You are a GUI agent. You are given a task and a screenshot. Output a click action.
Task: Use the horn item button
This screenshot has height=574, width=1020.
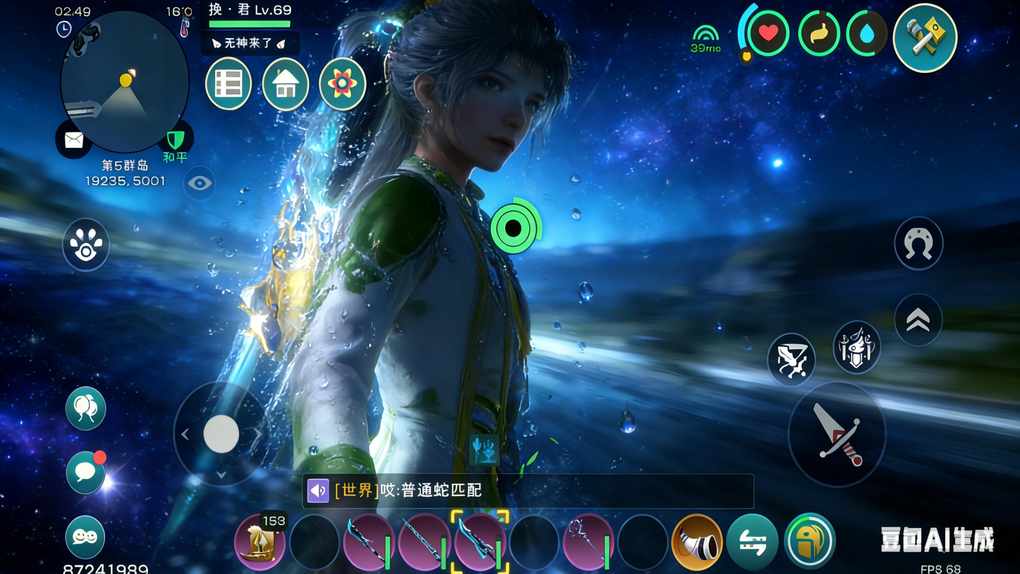click(x=697, y=542)
